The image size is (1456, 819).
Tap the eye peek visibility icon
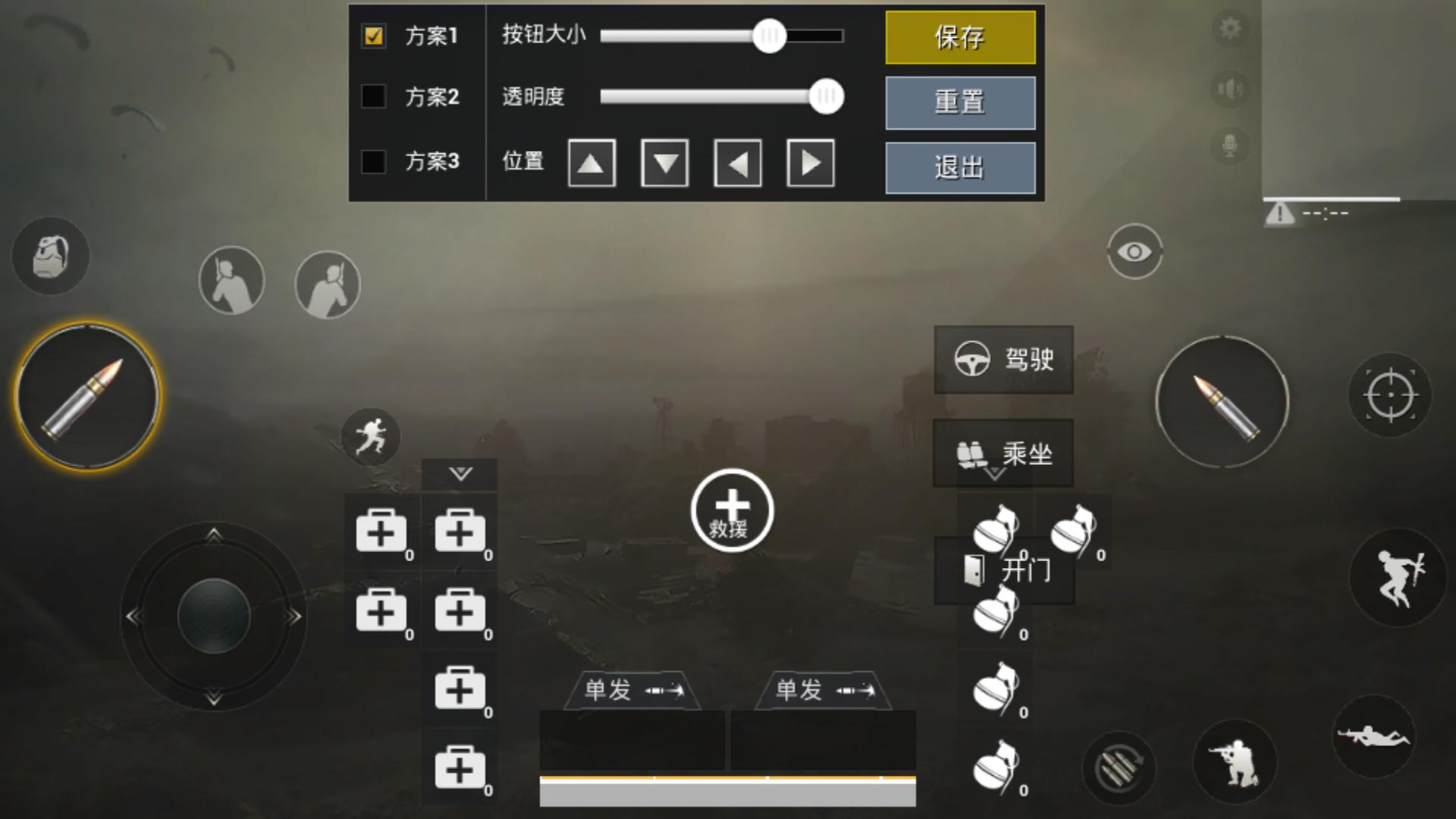pos(1134,251)
